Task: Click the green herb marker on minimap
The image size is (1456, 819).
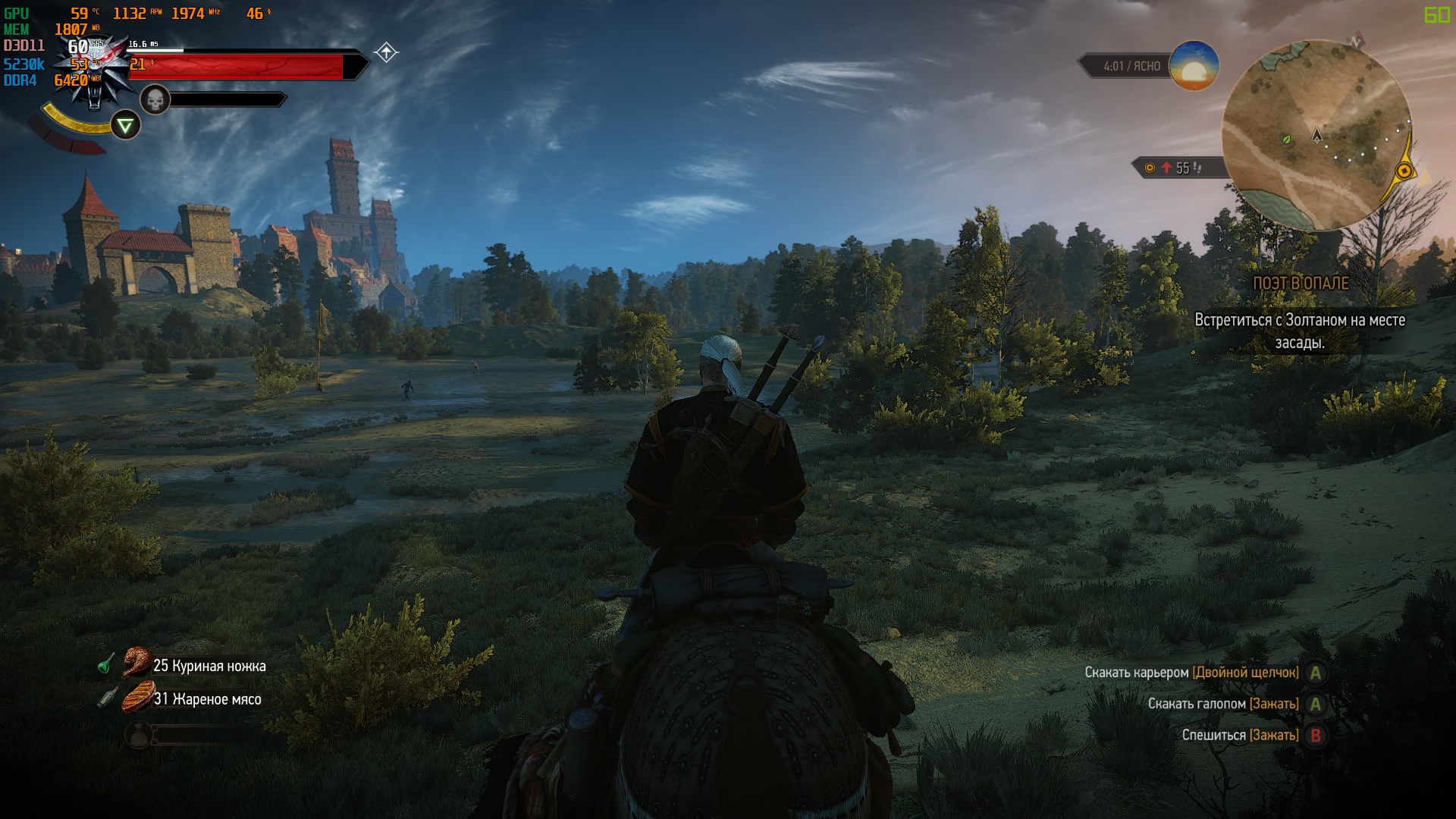Action: tap(1285, 140)
